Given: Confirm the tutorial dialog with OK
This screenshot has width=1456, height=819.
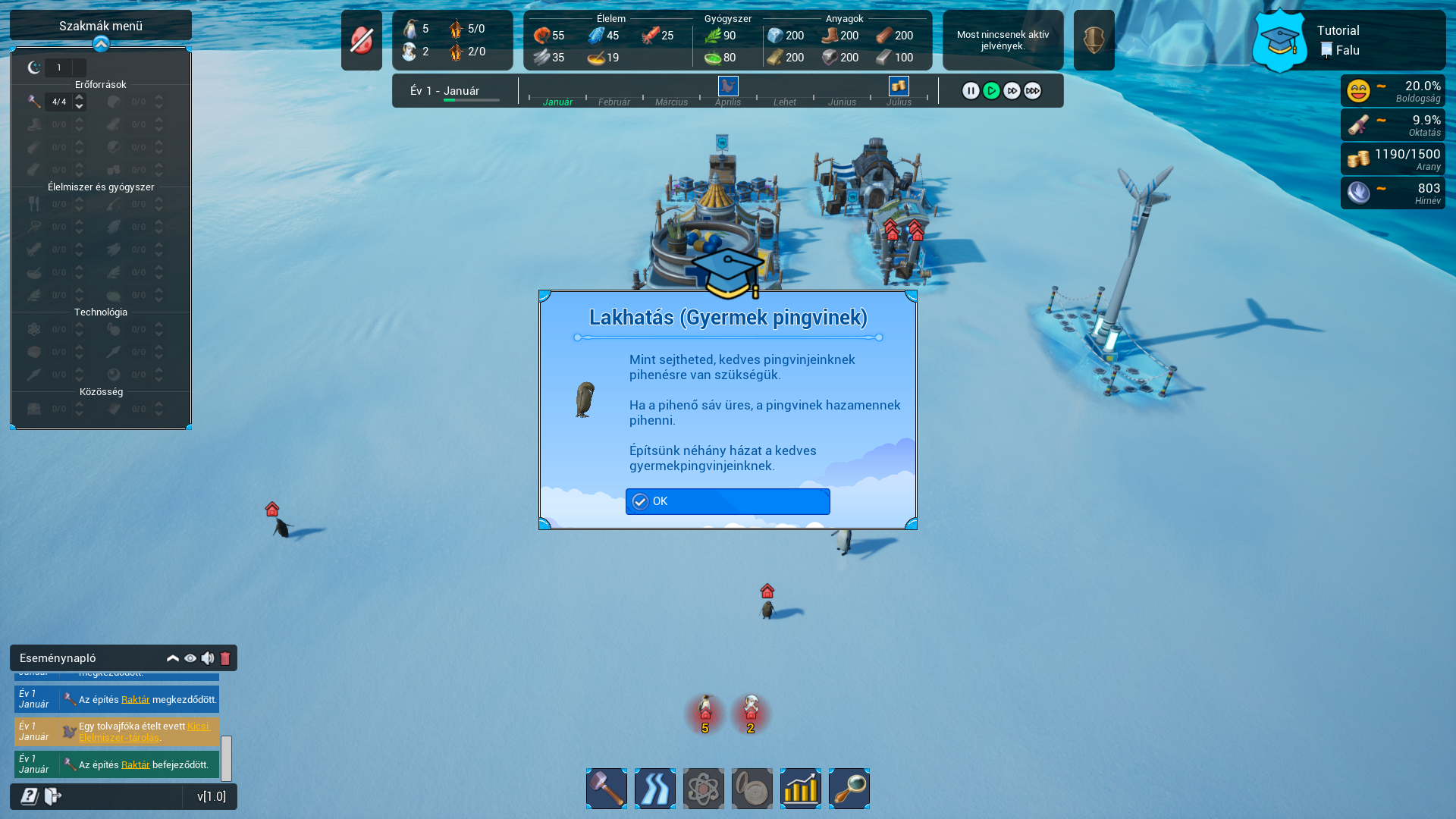Looking at the screenshot, I should 727,501.
